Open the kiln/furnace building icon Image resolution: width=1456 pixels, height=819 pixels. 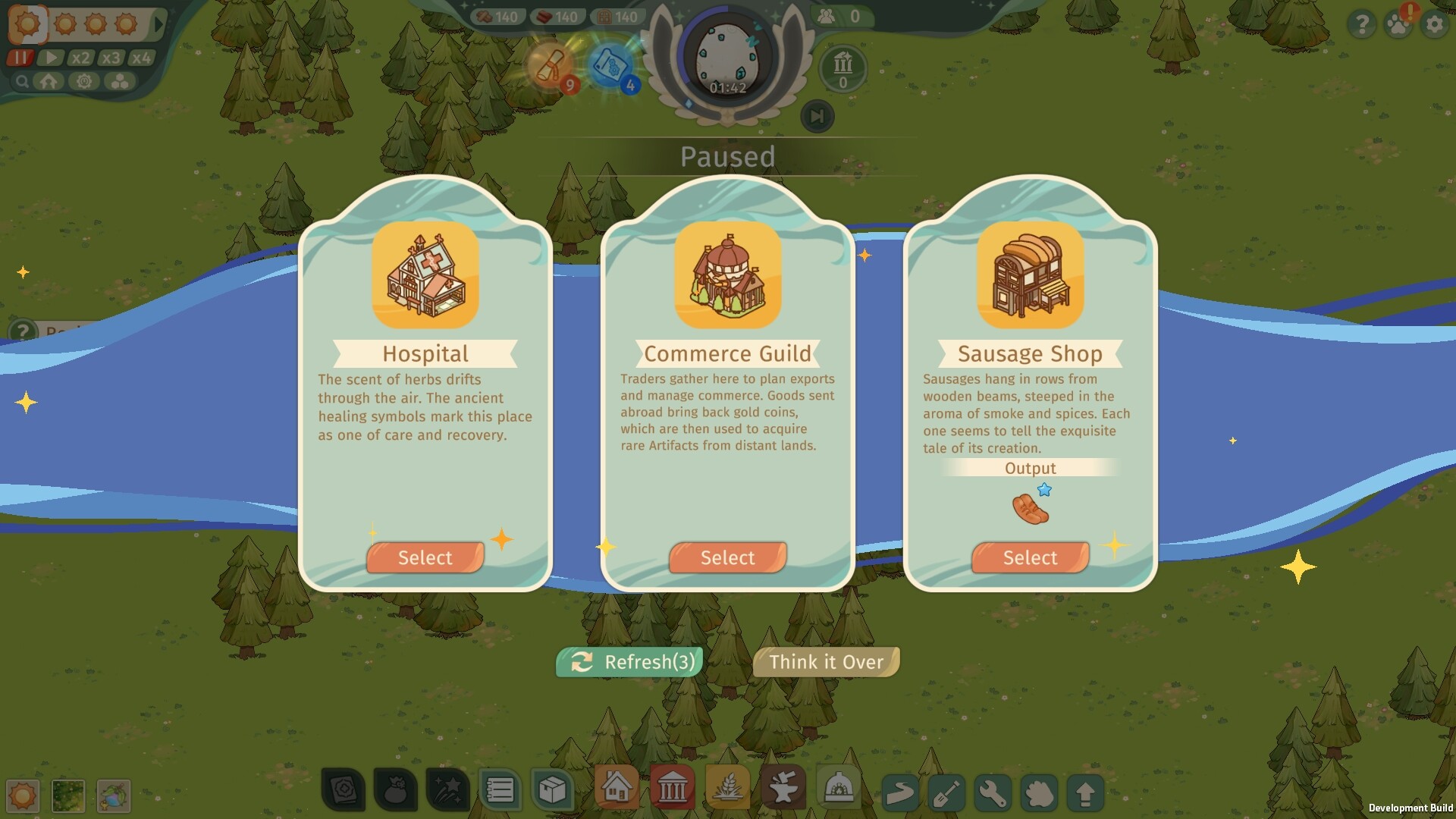coord(838,789)
